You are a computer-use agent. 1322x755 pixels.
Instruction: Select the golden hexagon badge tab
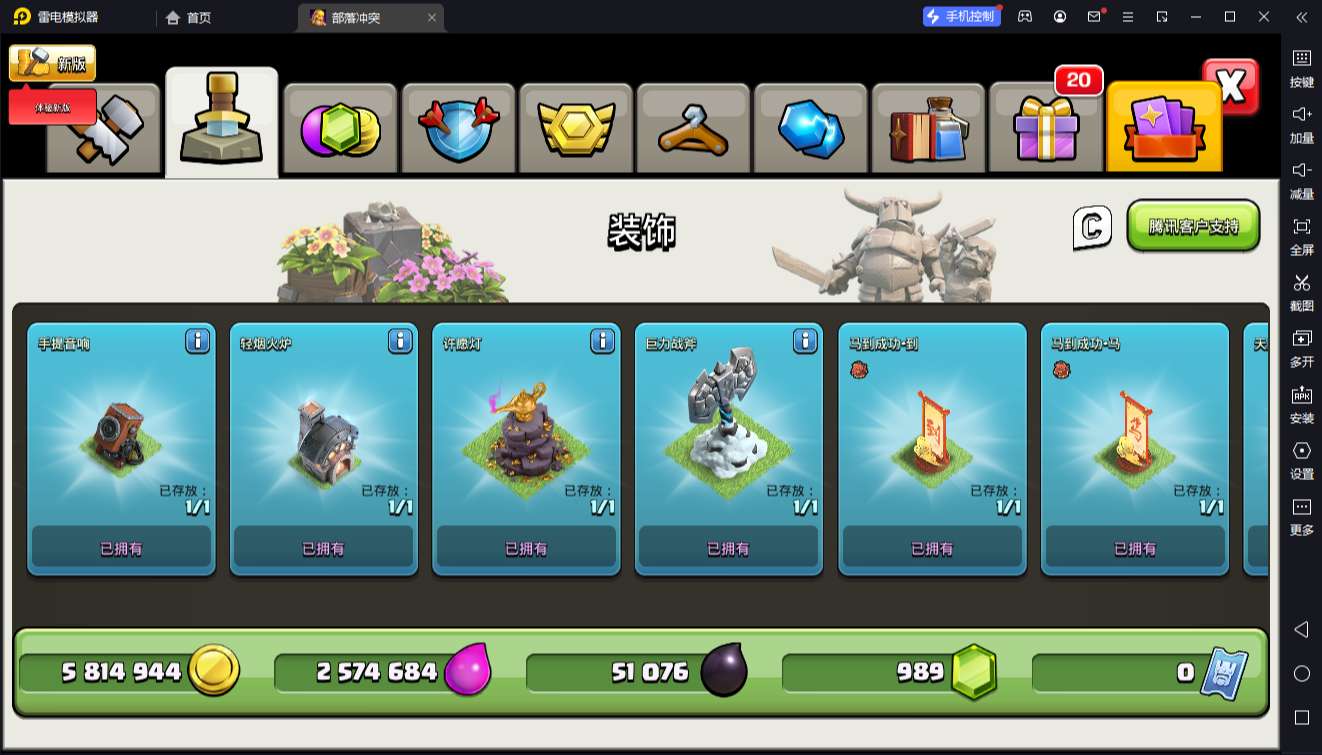[x=575, y=130]
